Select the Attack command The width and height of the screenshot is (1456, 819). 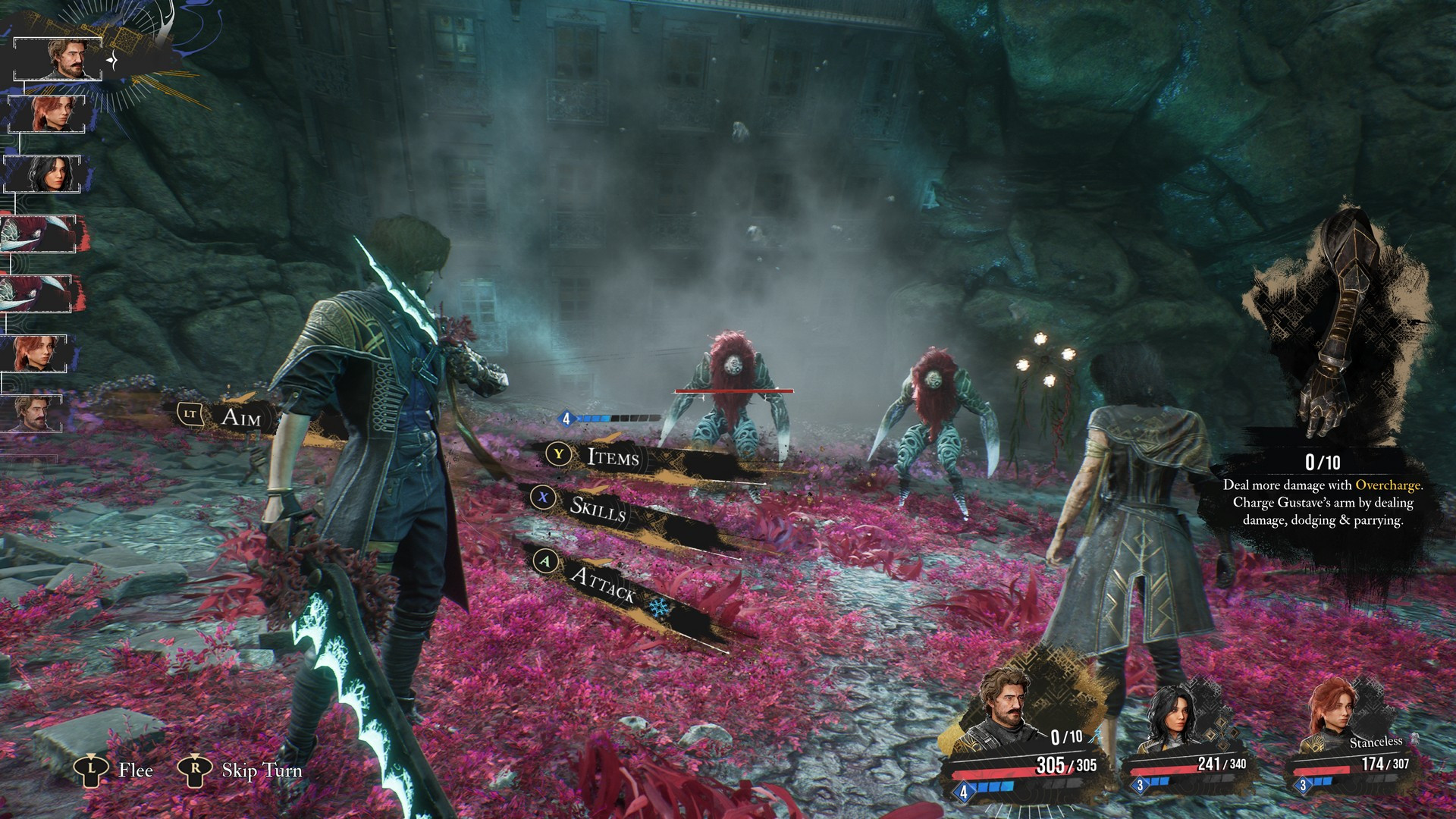point(601,584)
